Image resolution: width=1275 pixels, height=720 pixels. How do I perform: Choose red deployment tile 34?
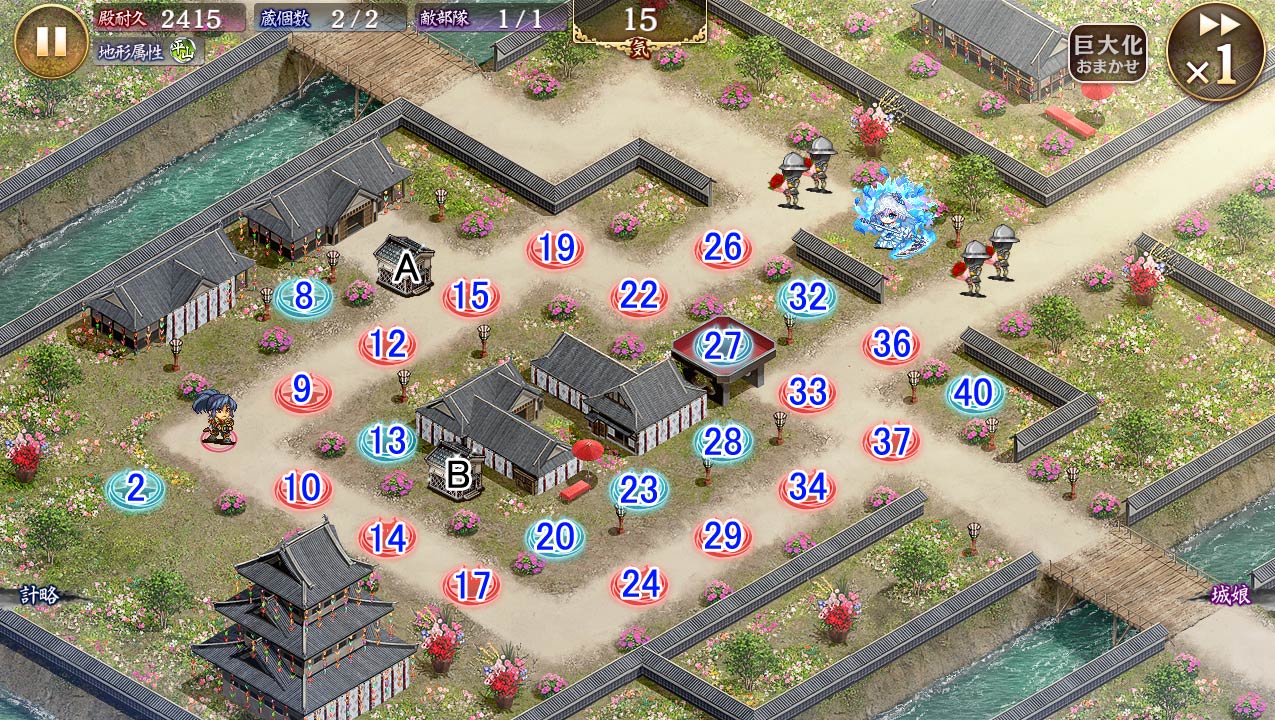807,489
